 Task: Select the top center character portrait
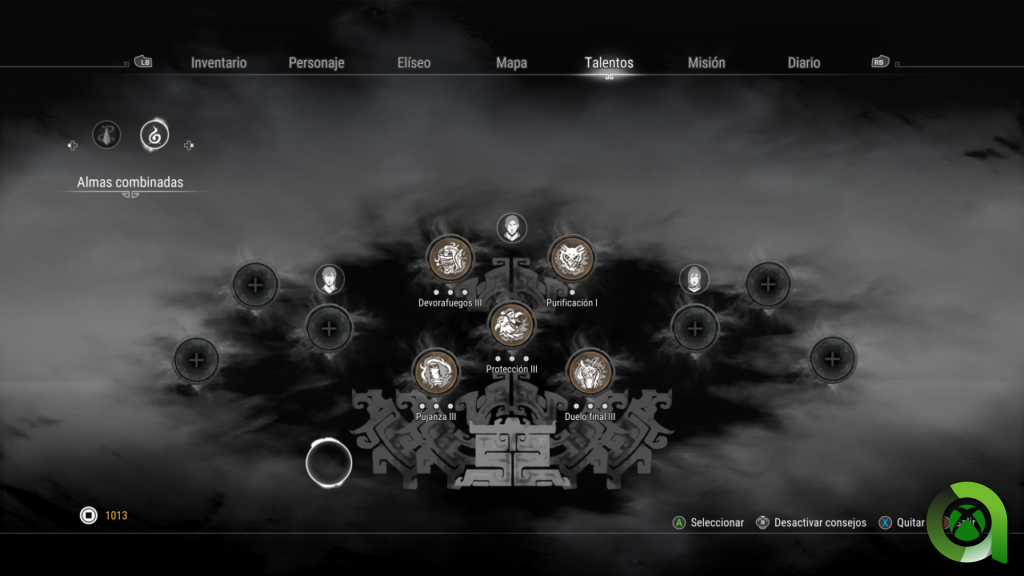coord(511,227)
